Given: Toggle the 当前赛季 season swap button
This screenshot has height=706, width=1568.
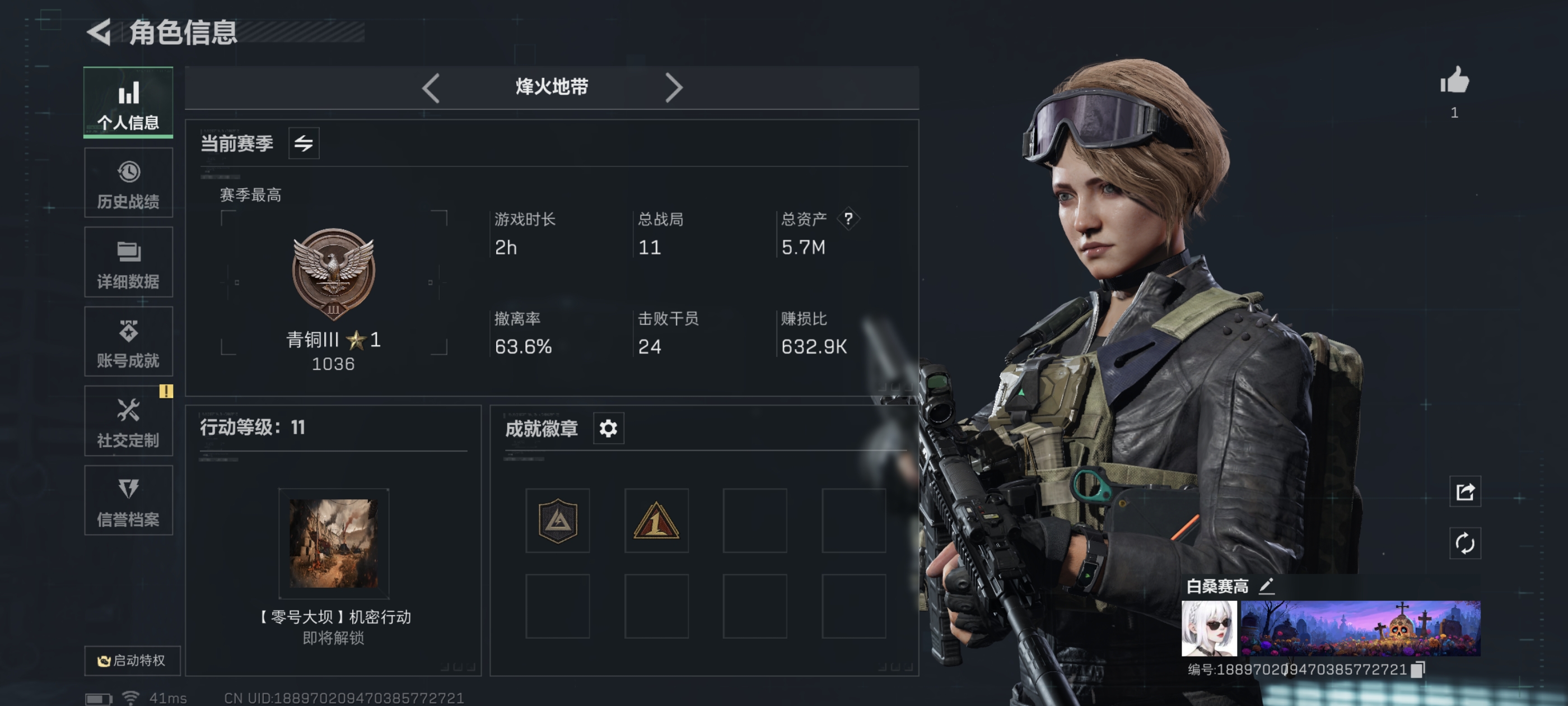Looking at the screenshot, I should (303, 144).
